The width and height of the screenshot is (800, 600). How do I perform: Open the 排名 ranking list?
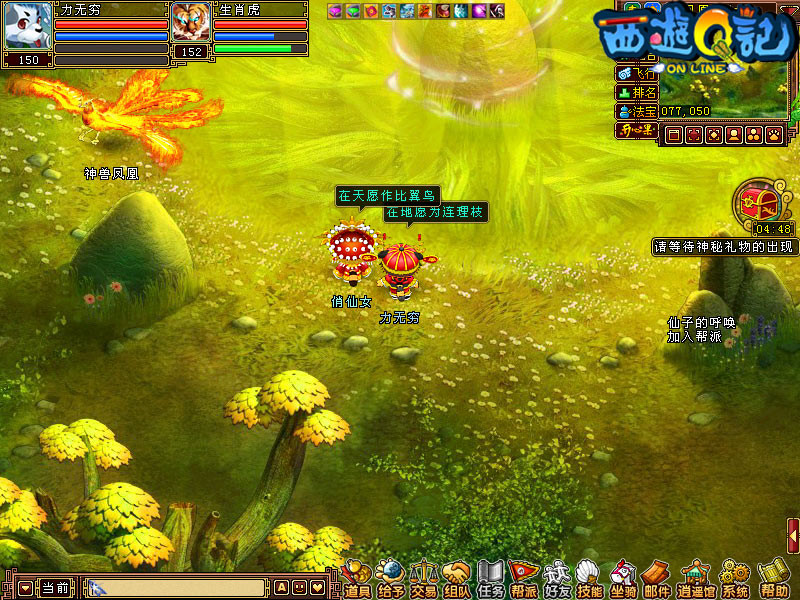636,92
